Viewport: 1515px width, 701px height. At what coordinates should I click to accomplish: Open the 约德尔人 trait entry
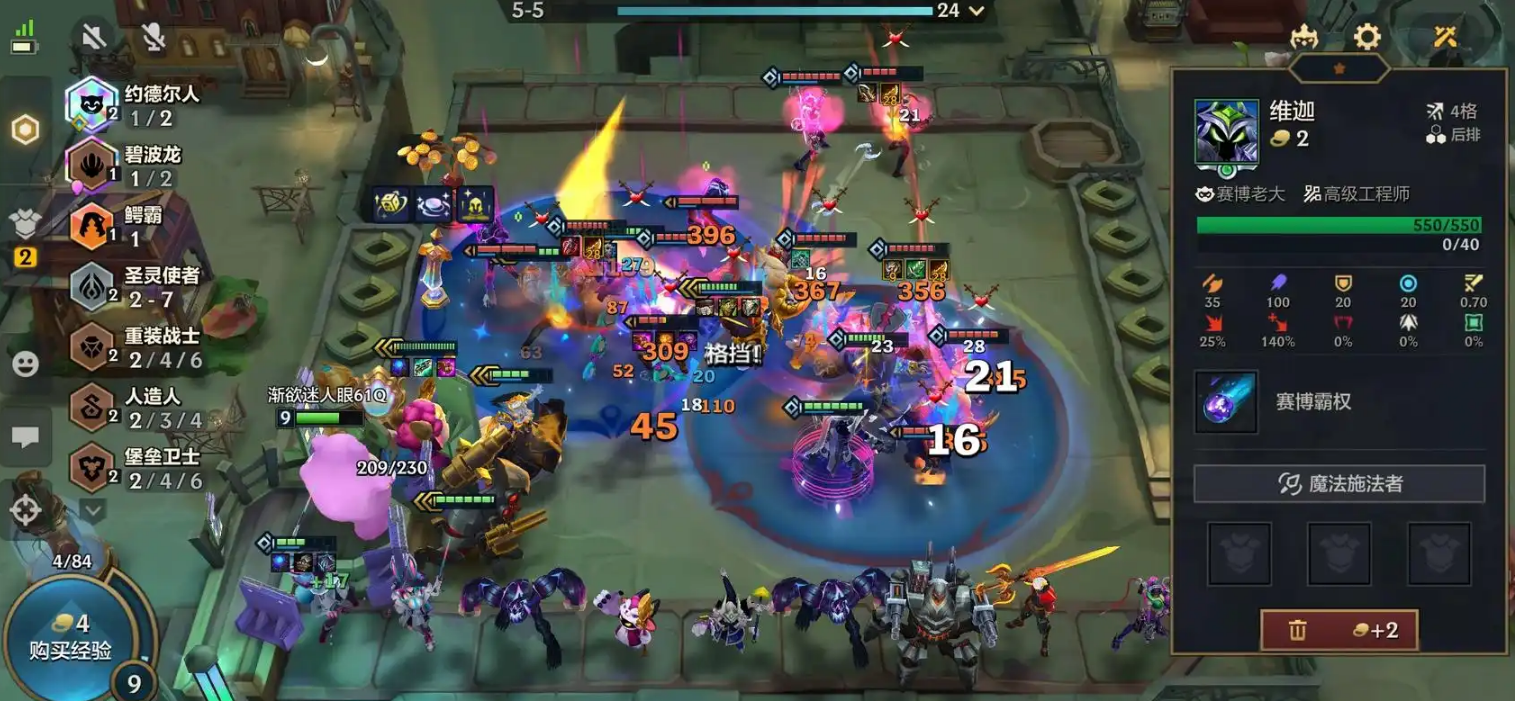[x=92, y=105]
